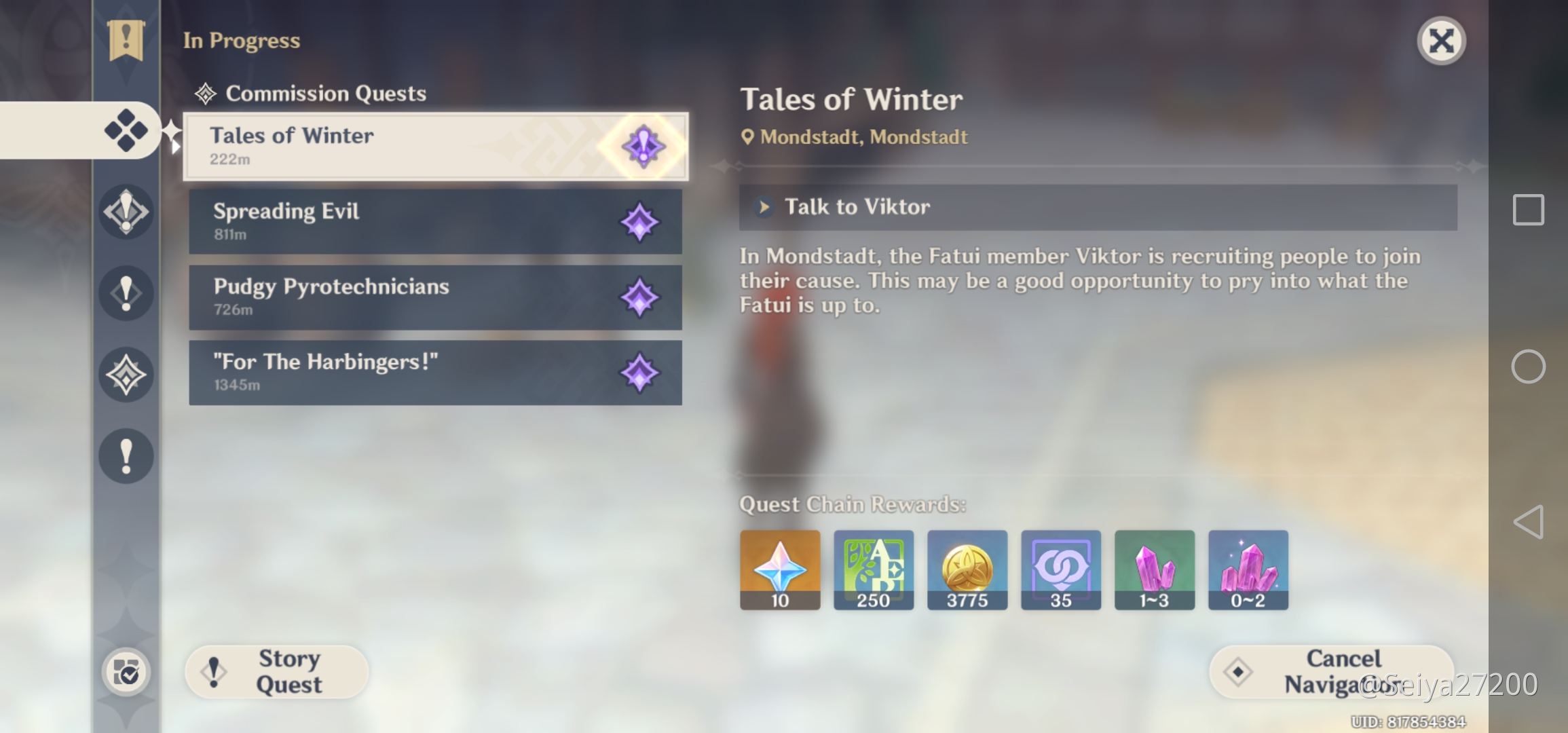Viewport: 1568px width, 733px height.
Task: Toggle navigation marker on Pudgy Pyrotechnicians quest
Action: click(x=639, y=297)
